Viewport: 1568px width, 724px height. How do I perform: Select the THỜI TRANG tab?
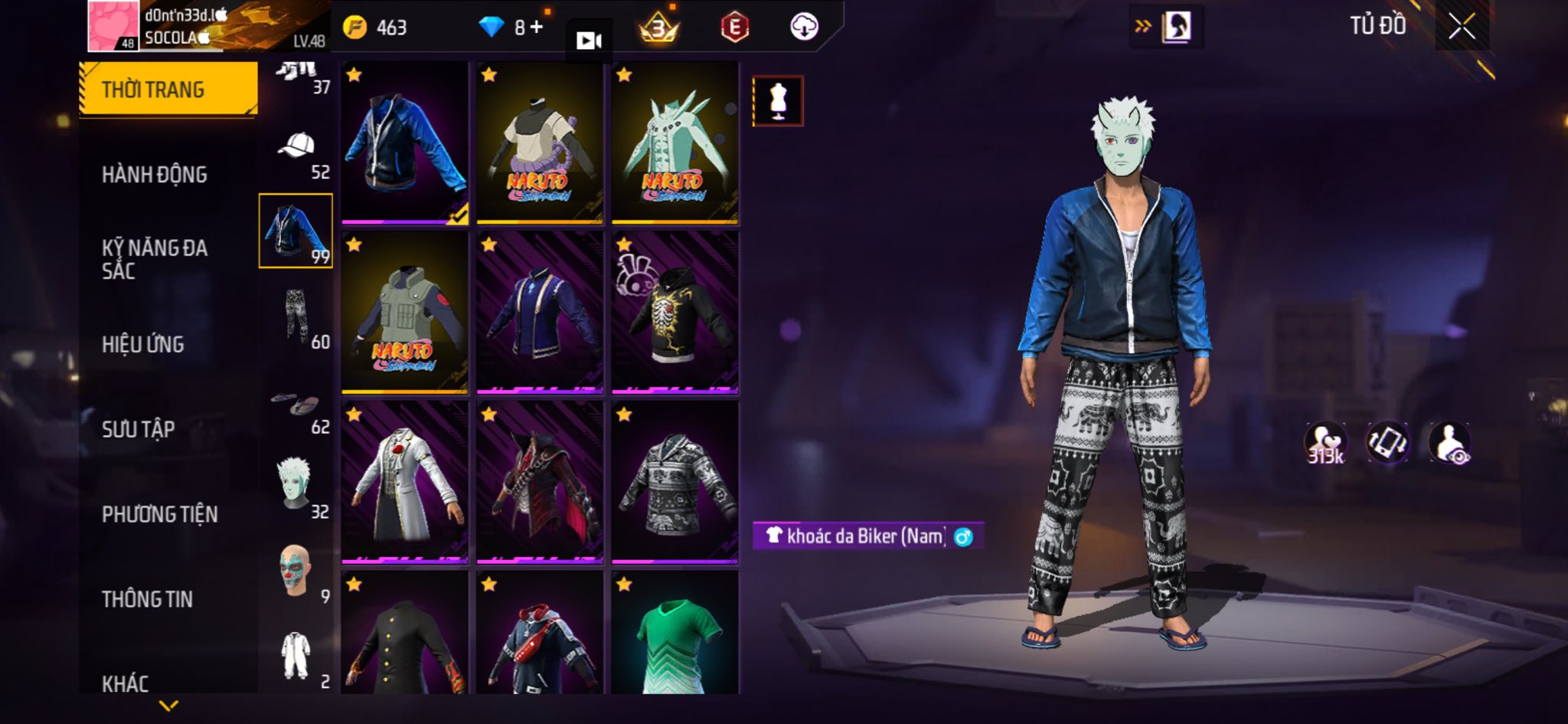pyautogui.click(x=168, y=90)
